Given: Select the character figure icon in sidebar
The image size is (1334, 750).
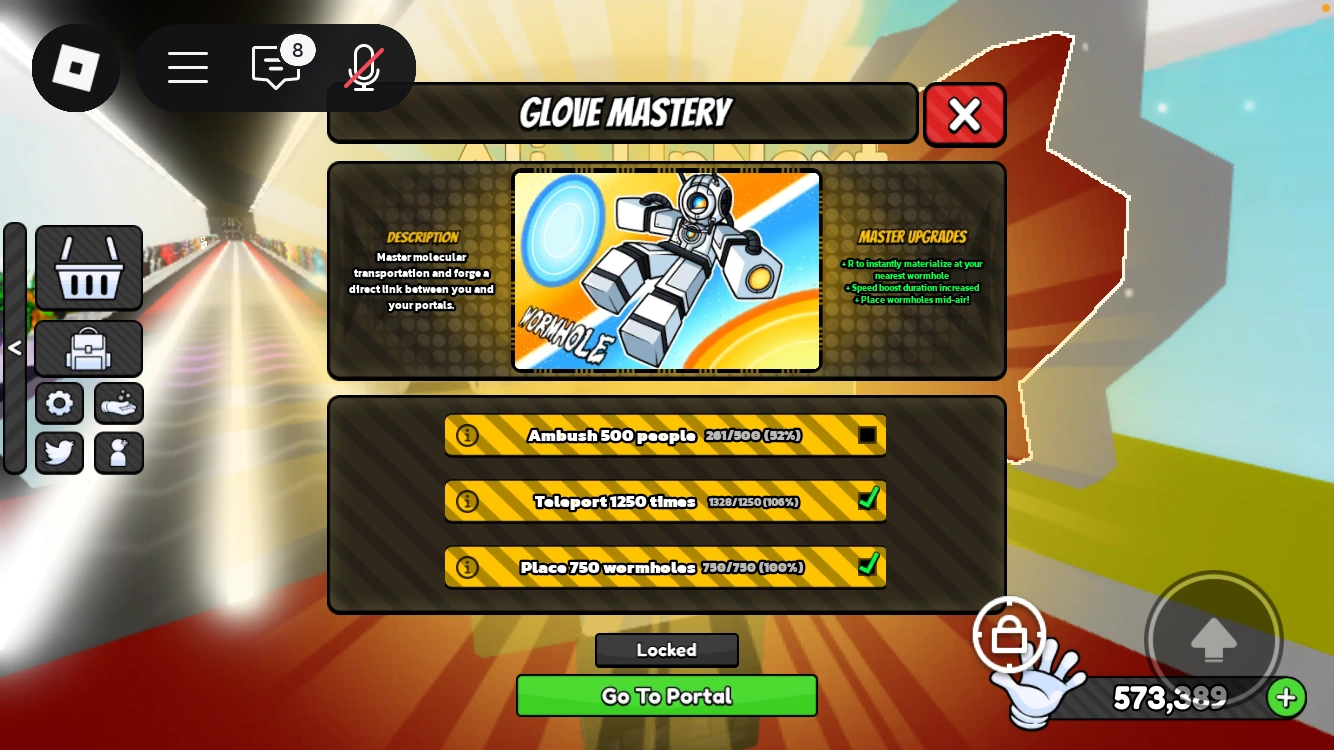Looking at the screenshot, I should pos(119,452).
